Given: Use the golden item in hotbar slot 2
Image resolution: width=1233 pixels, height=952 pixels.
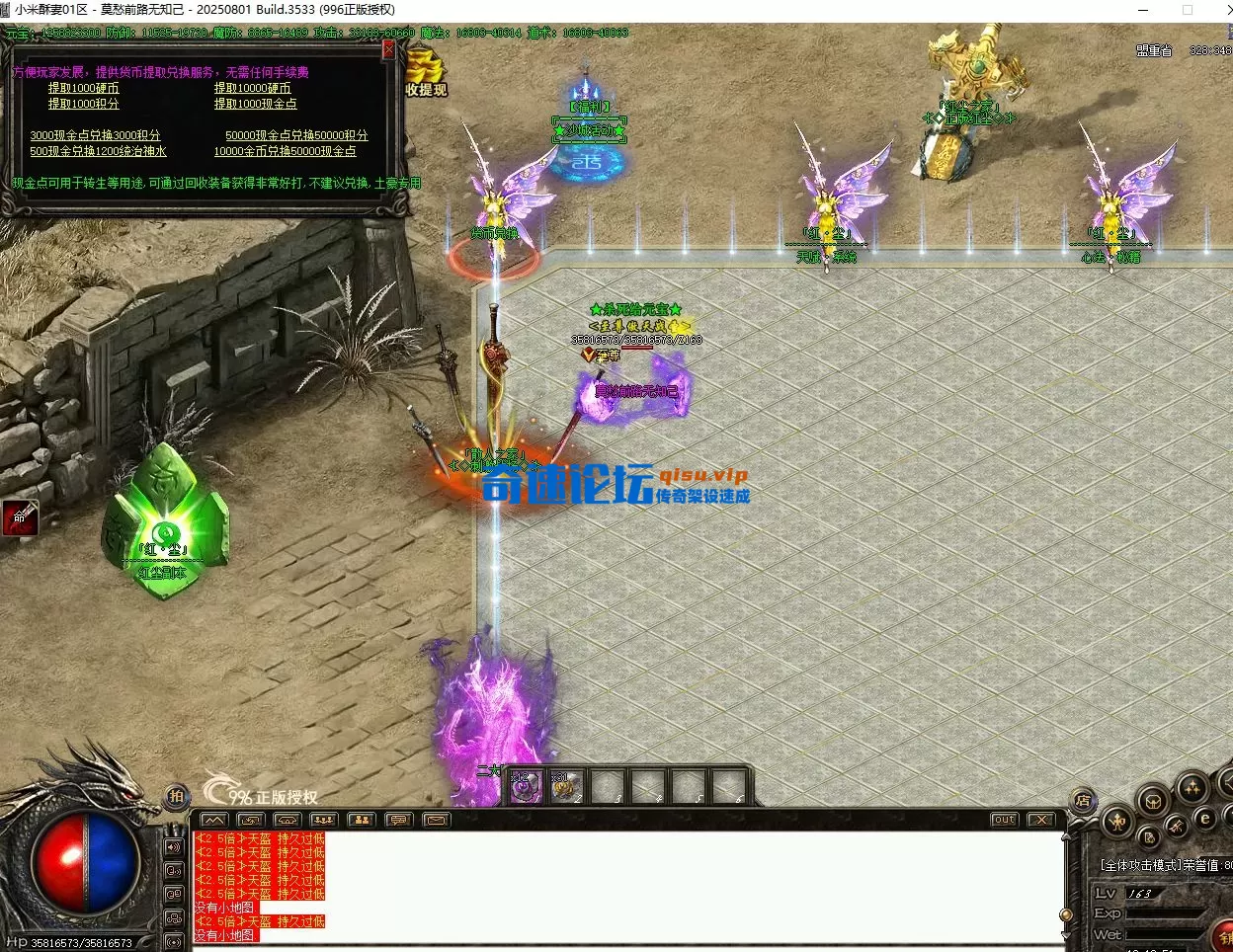Looking at the screenshot, I should (566, 787).
